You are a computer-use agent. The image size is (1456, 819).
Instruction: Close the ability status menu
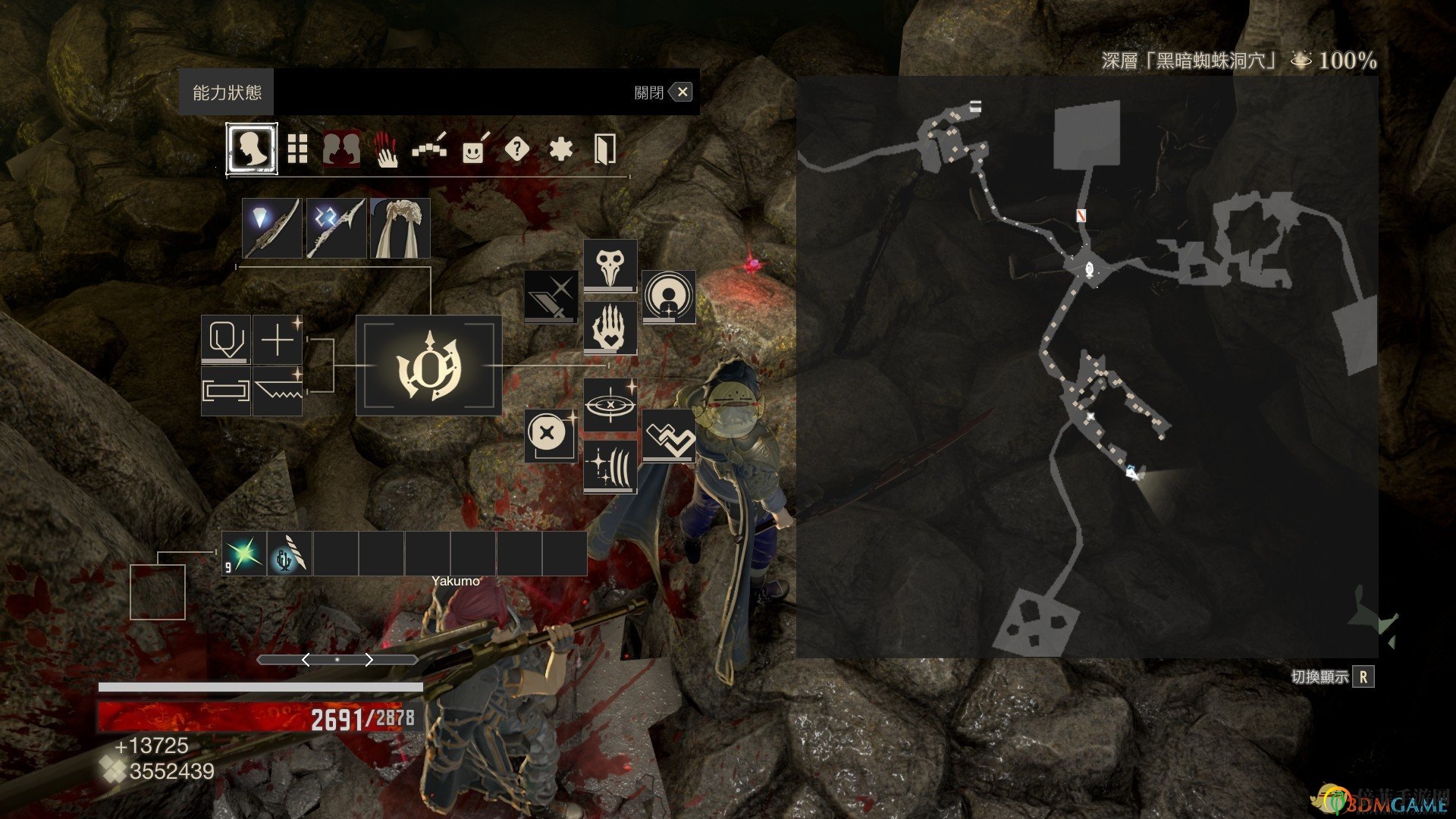click(x=682, y=93)
